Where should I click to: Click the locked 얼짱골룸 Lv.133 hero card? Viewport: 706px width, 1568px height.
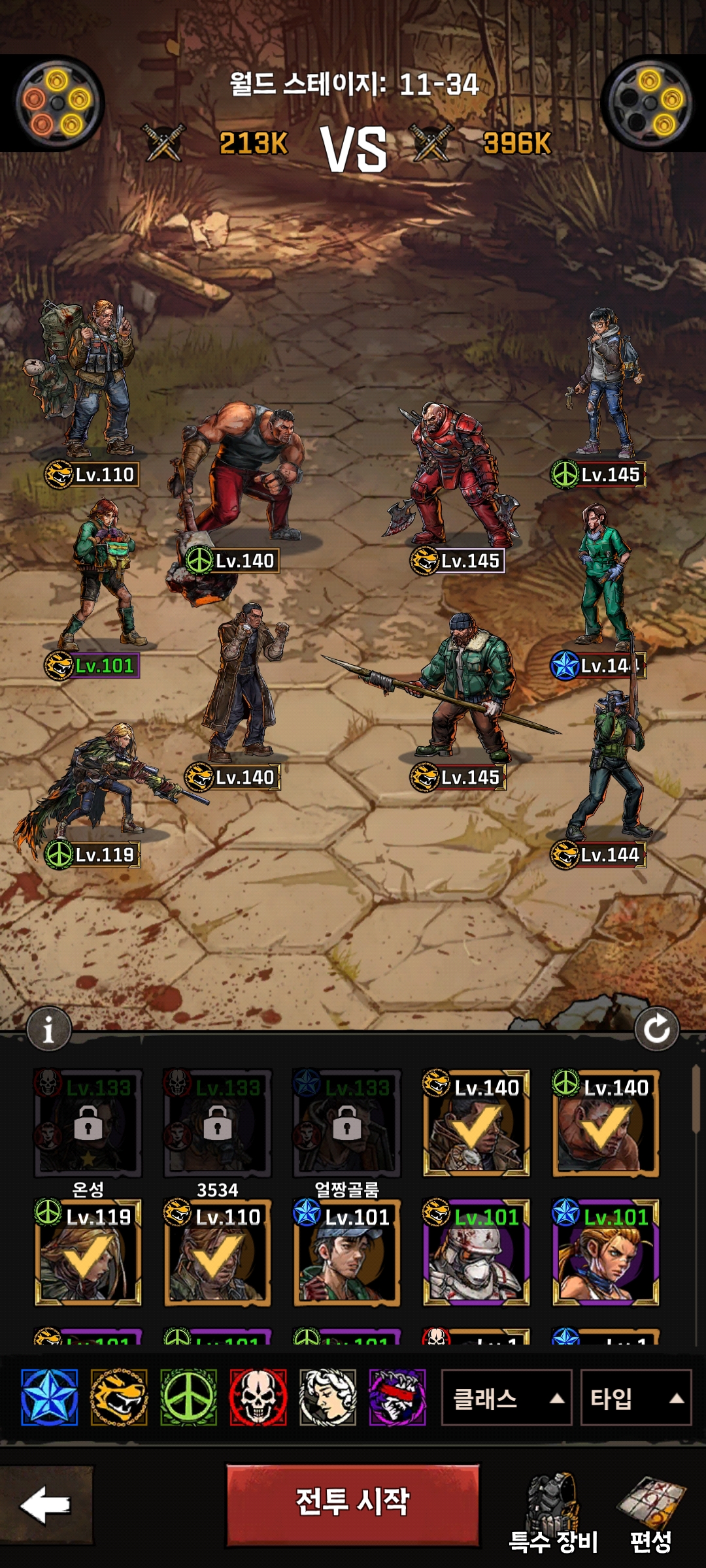pyautogui.click(x=346, y=1124)
